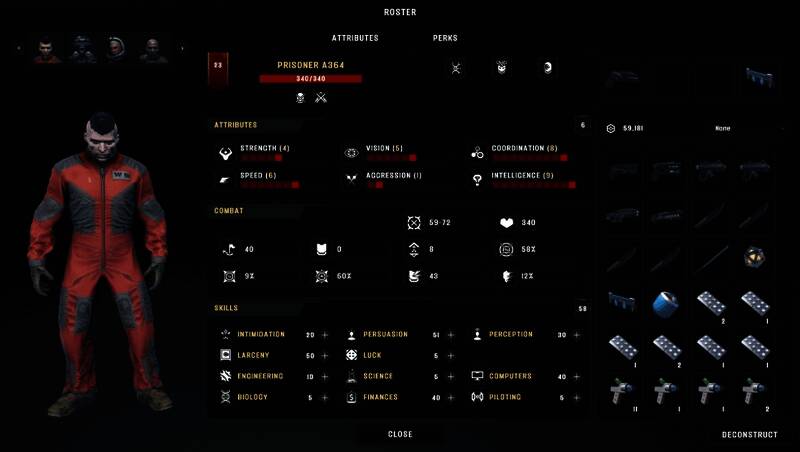Increase the Piloting skill
The image size is (800, 452).
[x=576, y=397]
